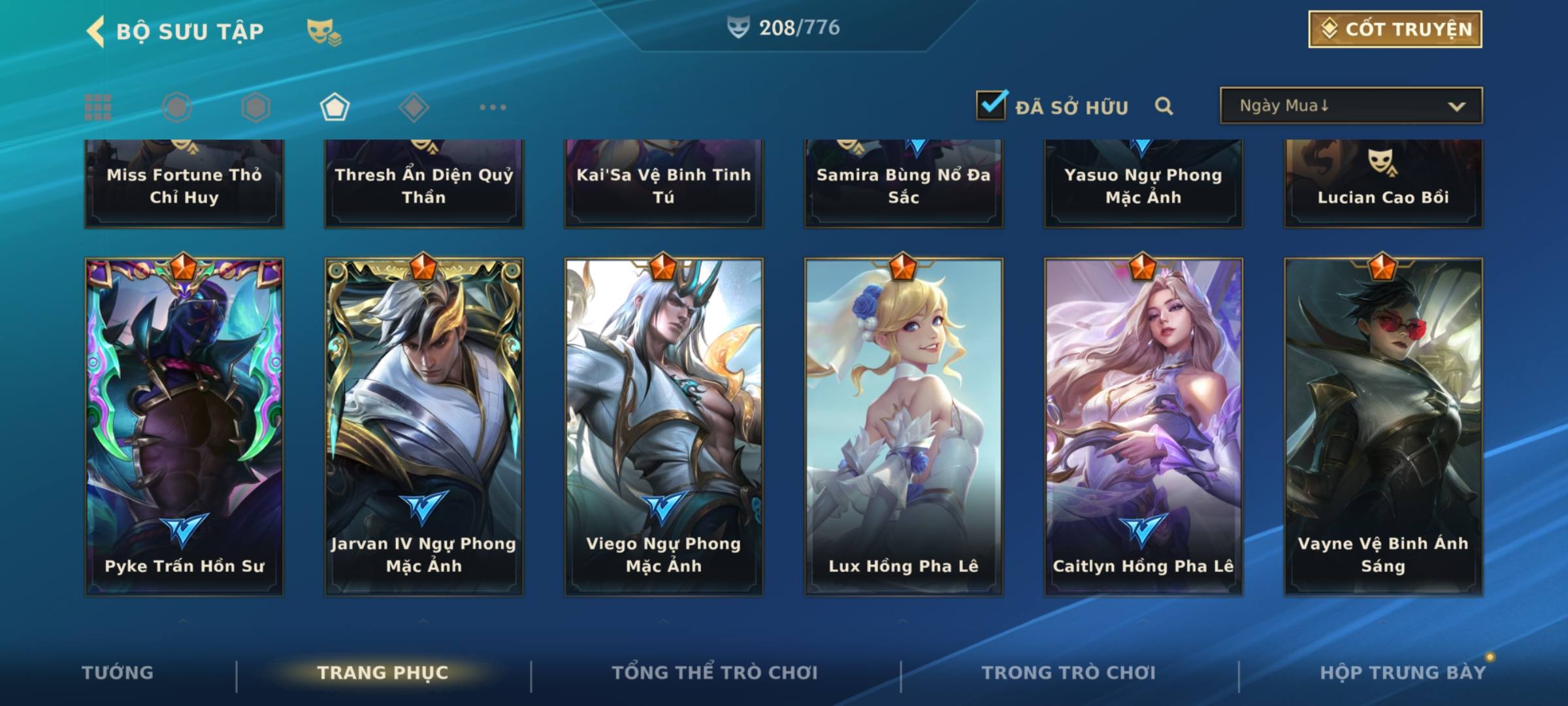Open the Ngày Mua sort dropdown
The width and height of the screenshot is (1568, 706).
pos(1350,106)
